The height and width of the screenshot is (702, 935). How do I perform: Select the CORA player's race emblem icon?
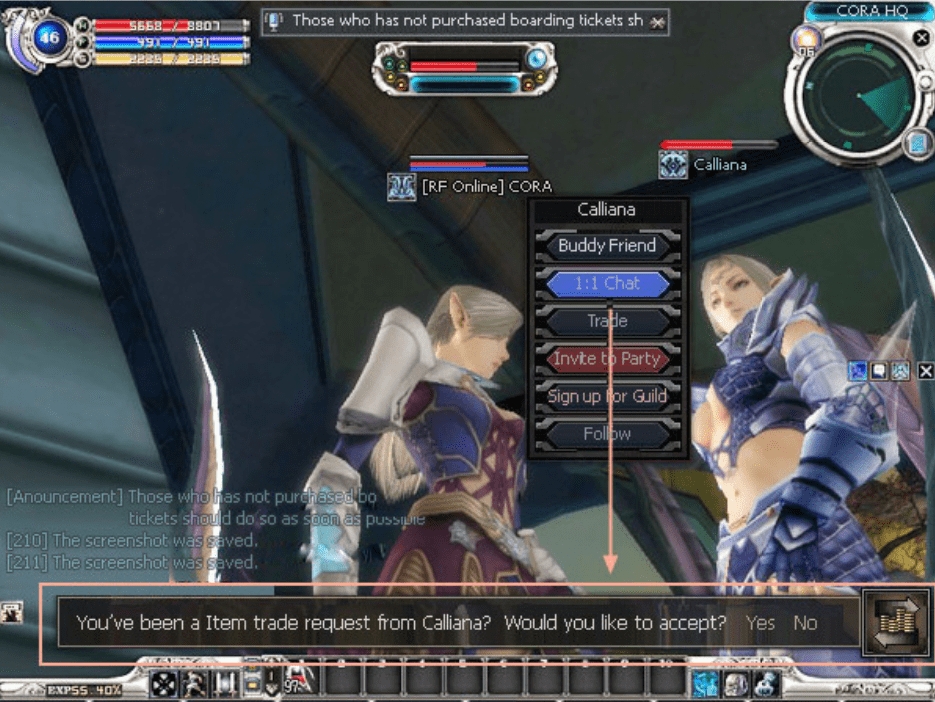[x=401, y=187]
